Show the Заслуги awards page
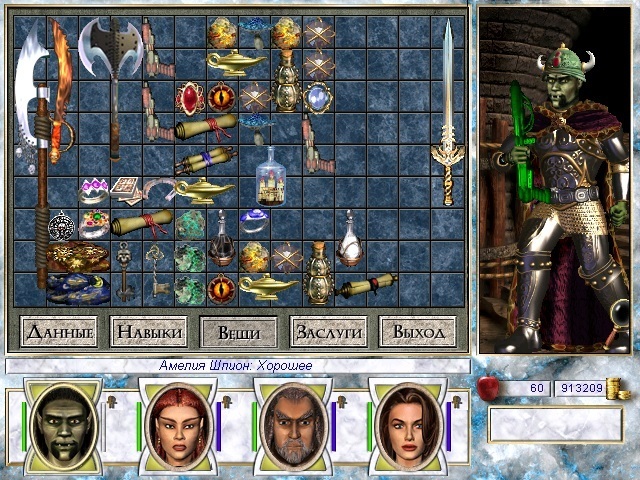The image size is (640, 480). tap(327, 331)
